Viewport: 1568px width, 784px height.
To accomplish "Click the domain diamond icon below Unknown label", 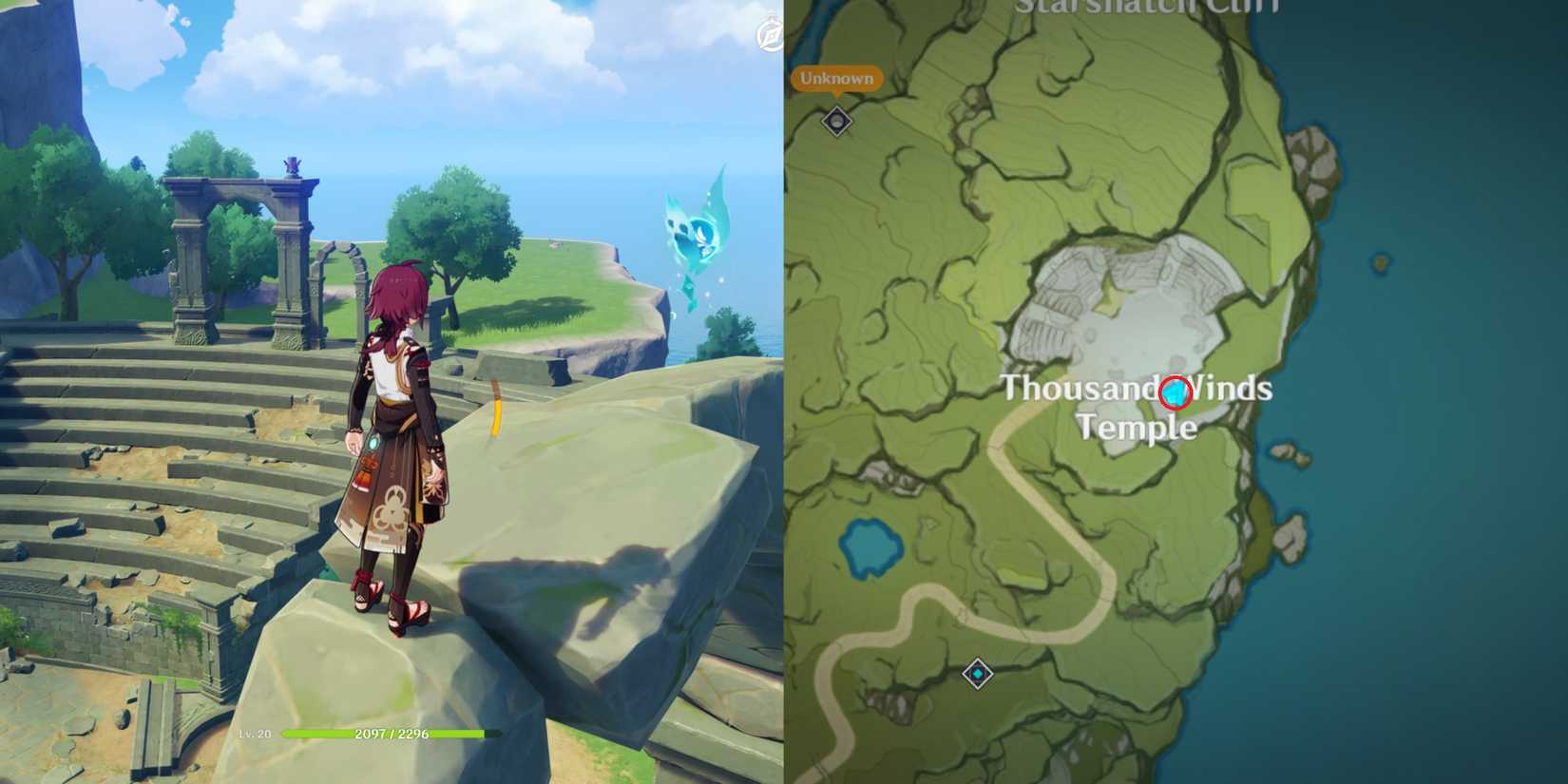I will (835, 122).
